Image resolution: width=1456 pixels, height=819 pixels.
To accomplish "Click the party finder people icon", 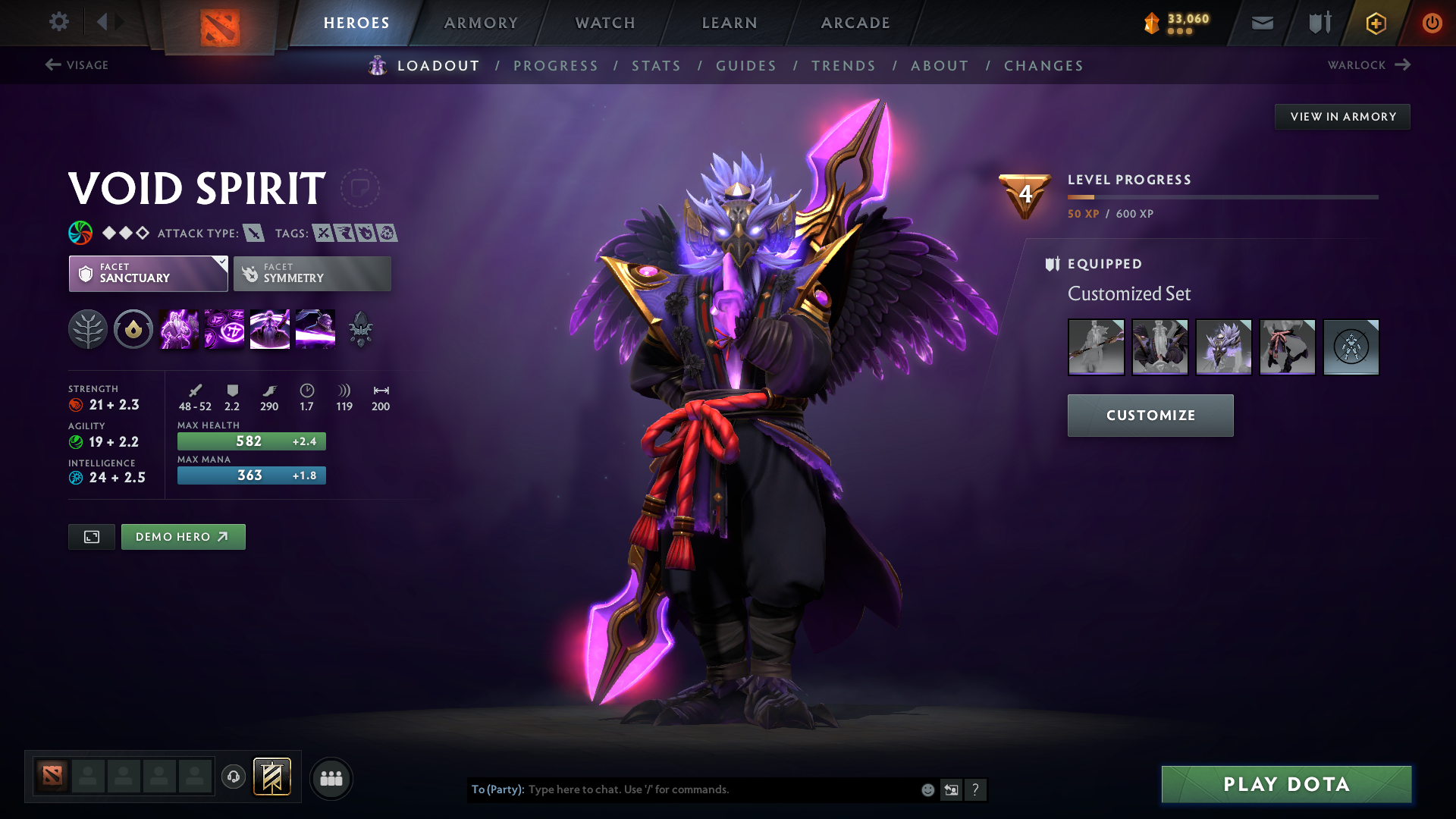I will pyautogui.click(x=331, y=778).
